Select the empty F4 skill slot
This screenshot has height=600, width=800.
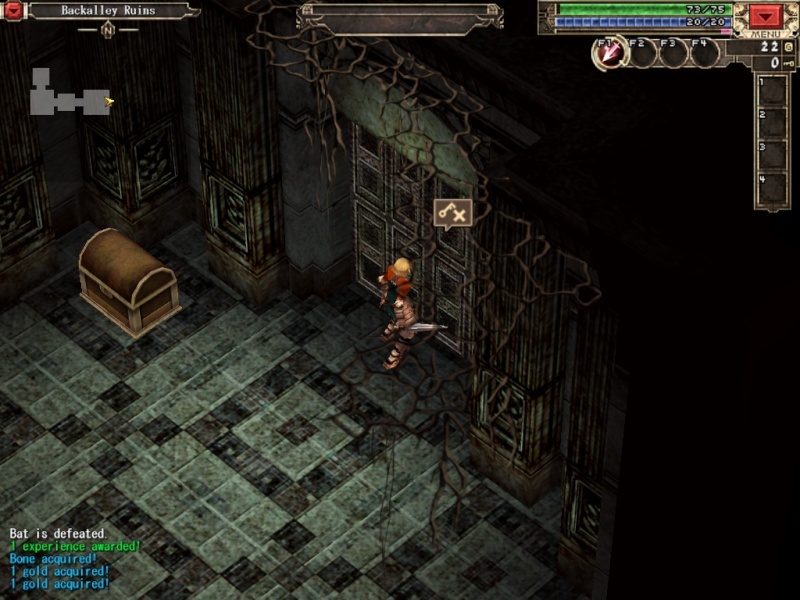click(x=704, y=53)
